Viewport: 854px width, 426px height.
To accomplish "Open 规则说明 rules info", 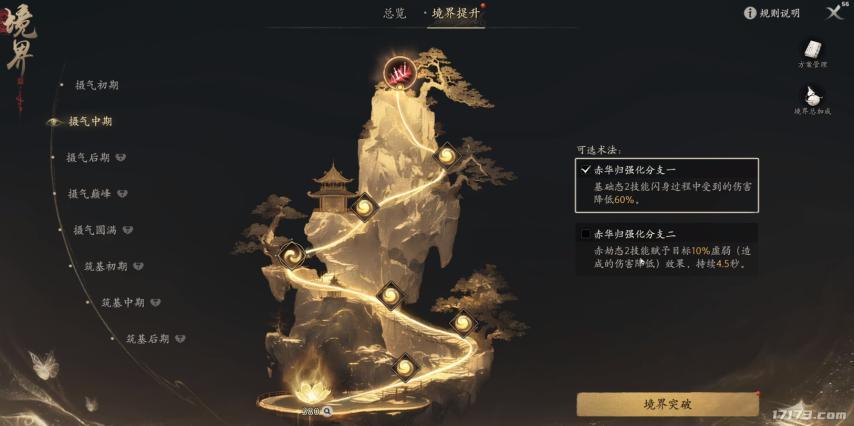I will (x=772, y=13).
